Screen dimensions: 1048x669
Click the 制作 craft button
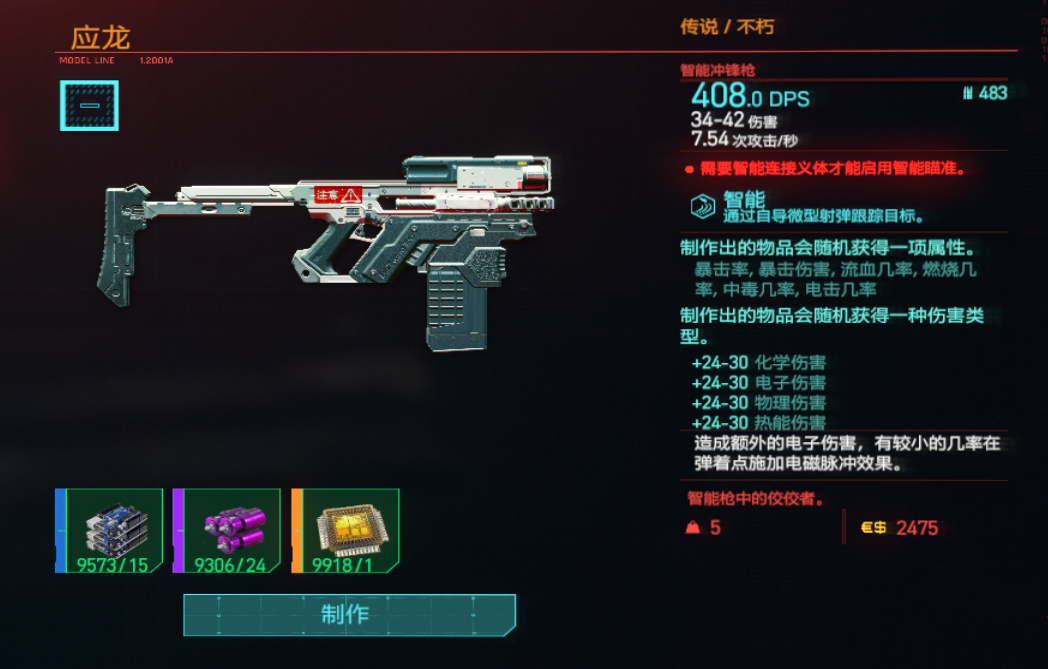349,614
